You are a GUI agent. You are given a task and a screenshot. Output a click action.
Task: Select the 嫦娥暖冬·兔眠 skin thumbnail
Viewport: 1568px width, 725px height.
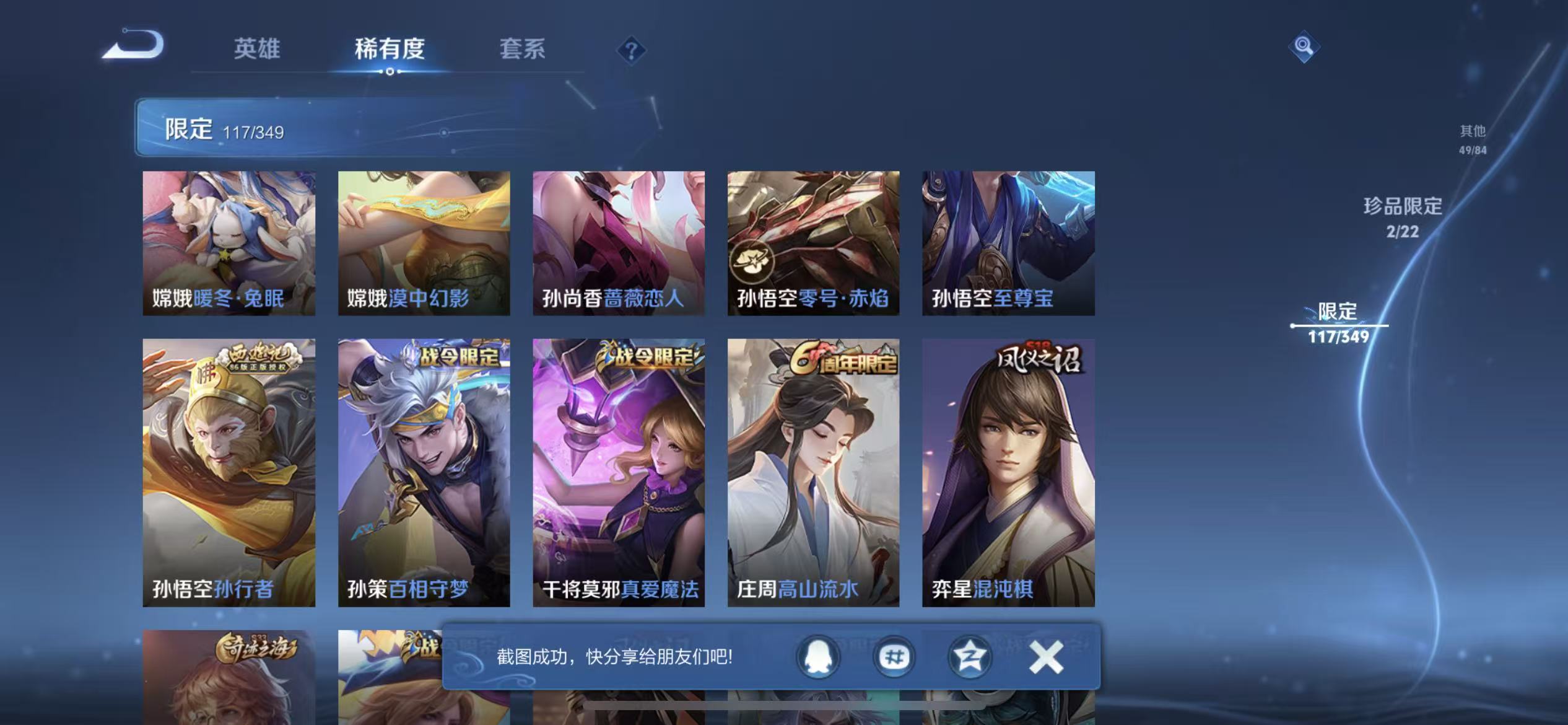[x=229, y=242]
